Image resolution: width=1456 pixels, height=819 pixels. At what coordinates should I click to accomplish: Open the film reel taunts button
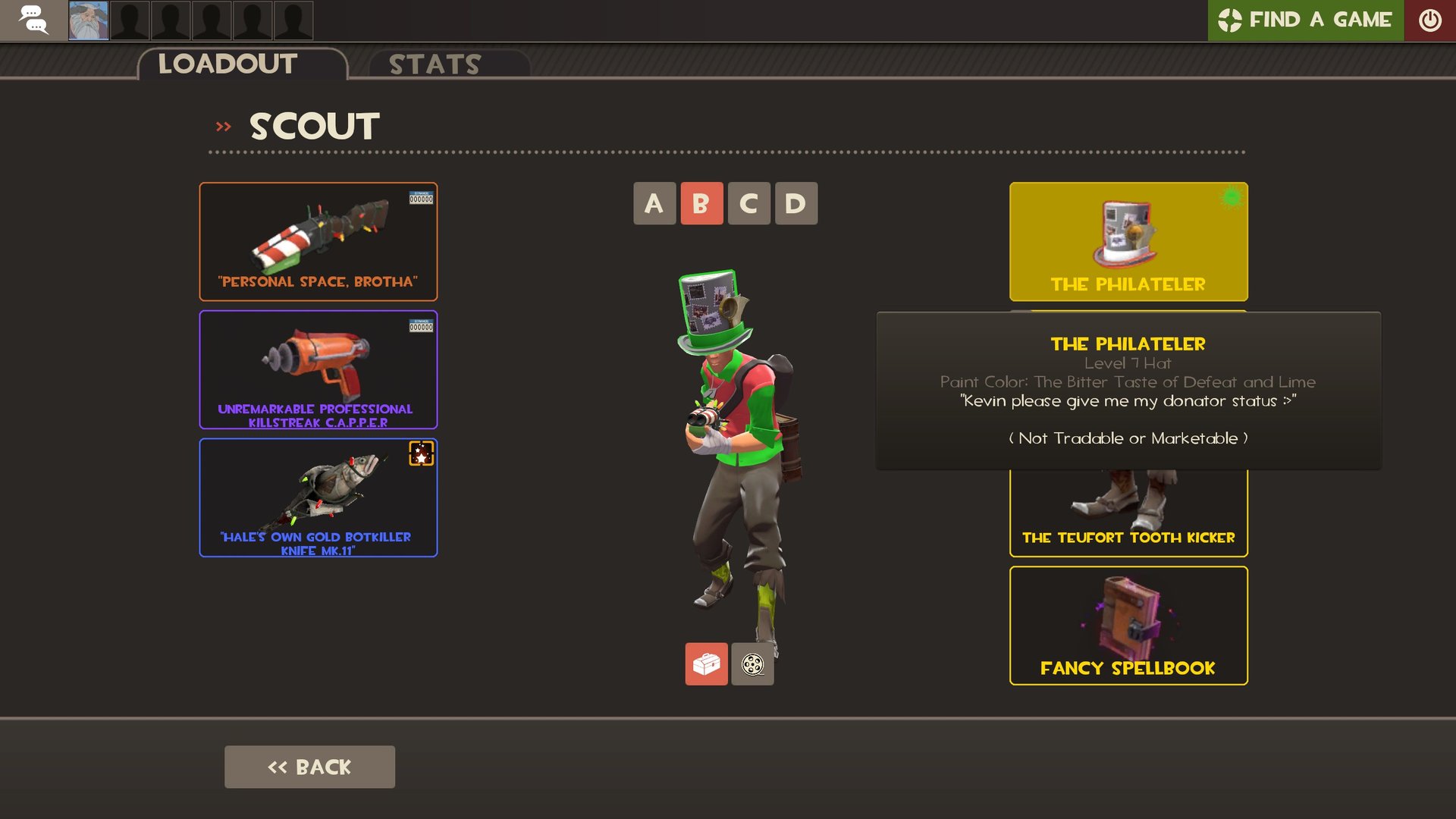point(752,664)
